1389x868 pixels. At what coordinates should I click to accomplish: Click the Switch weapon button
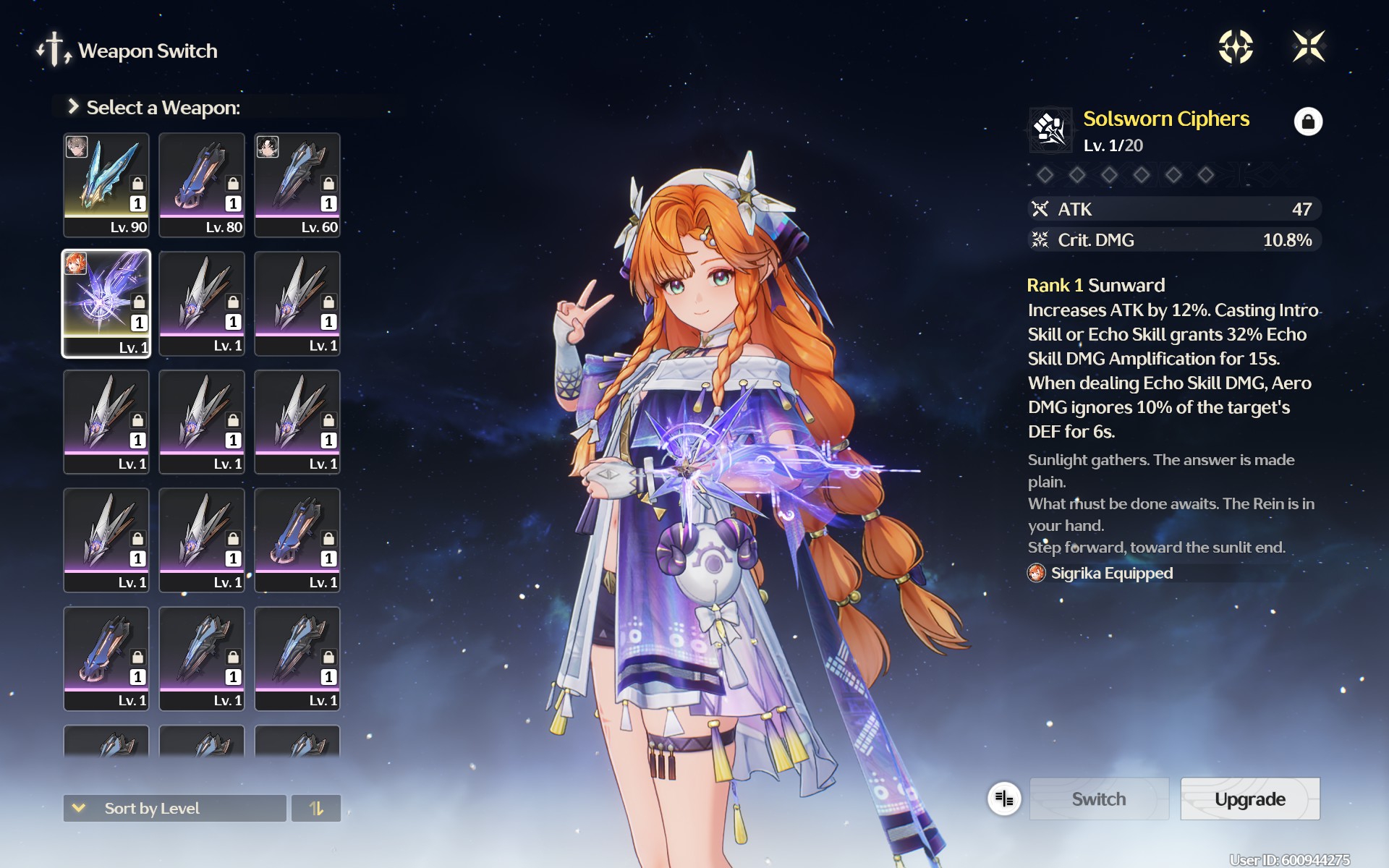[x=1098, y=799]
